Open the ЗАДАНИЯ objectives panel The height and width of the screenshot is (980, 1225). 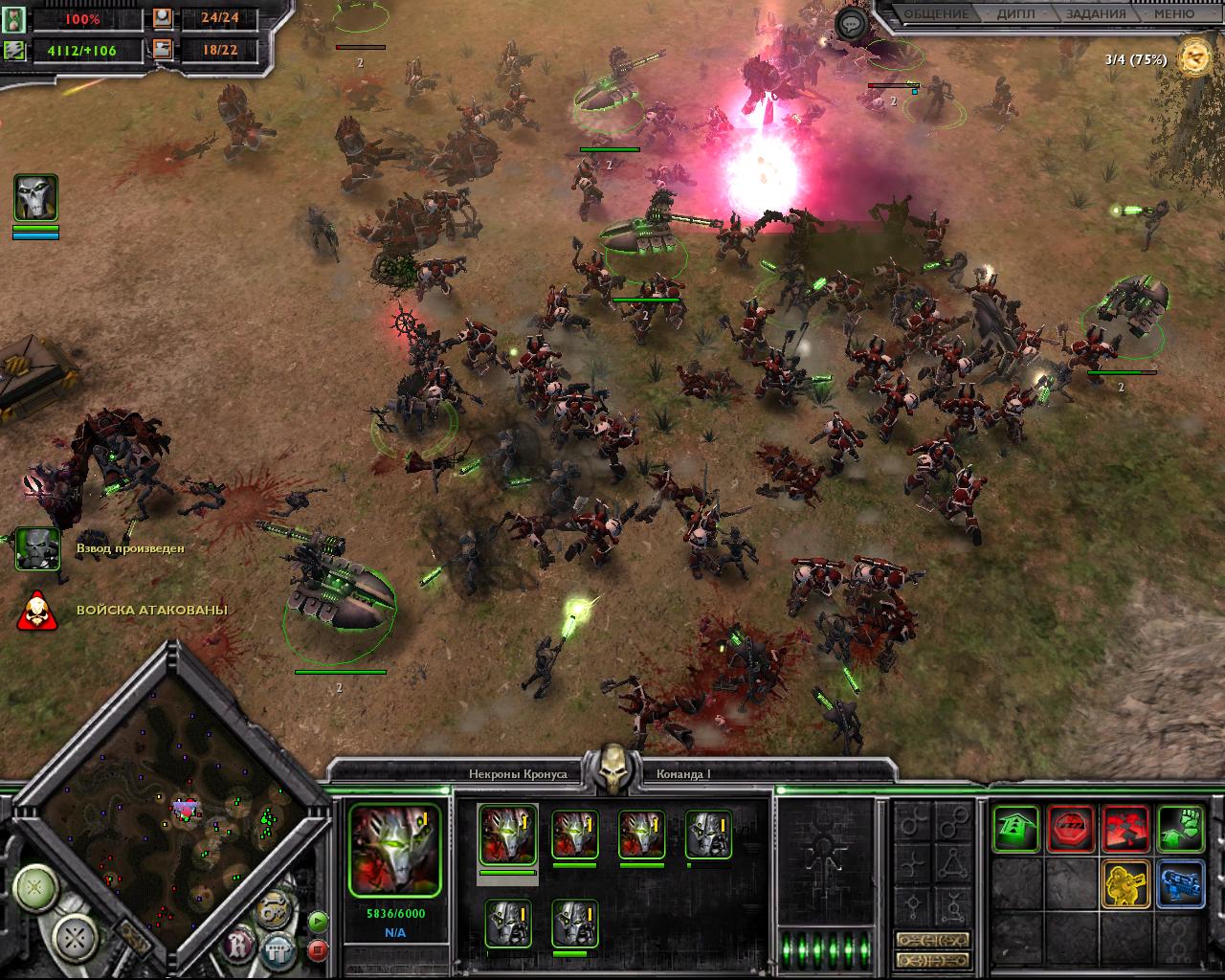pyautogui.click(x=1095, y=14)
